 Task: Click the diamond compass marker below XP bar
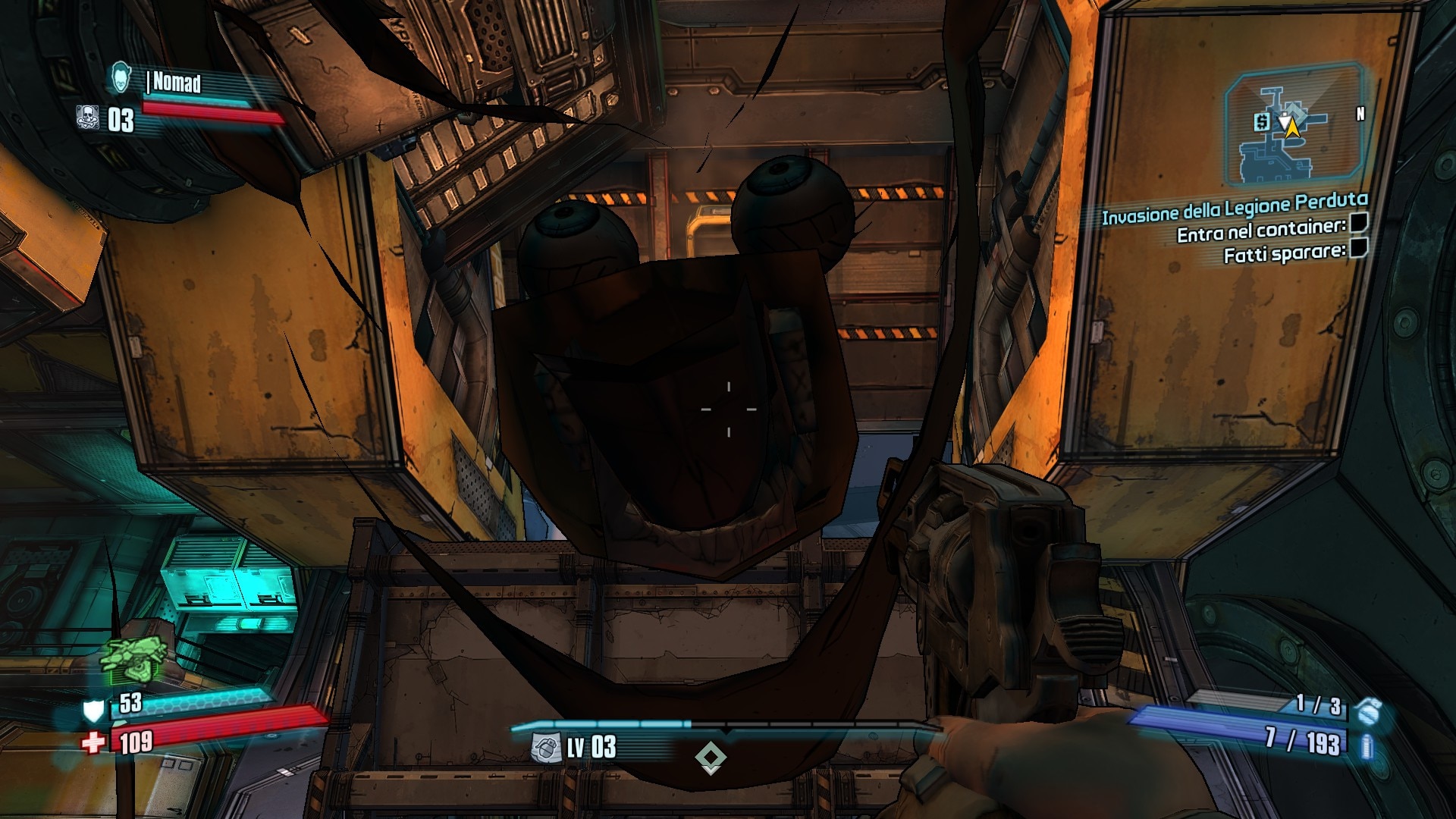(x=711, y=758)
